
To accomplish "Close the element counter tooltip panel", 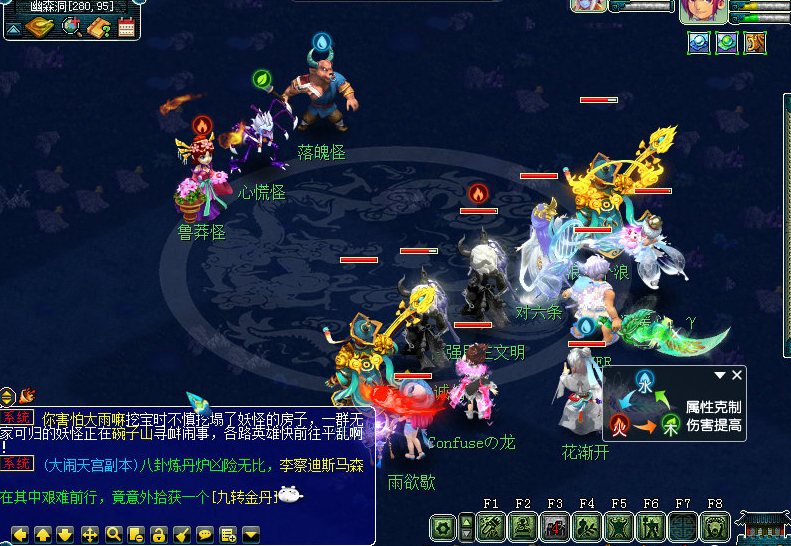I will pyautogui.click(x=738, y=375).
